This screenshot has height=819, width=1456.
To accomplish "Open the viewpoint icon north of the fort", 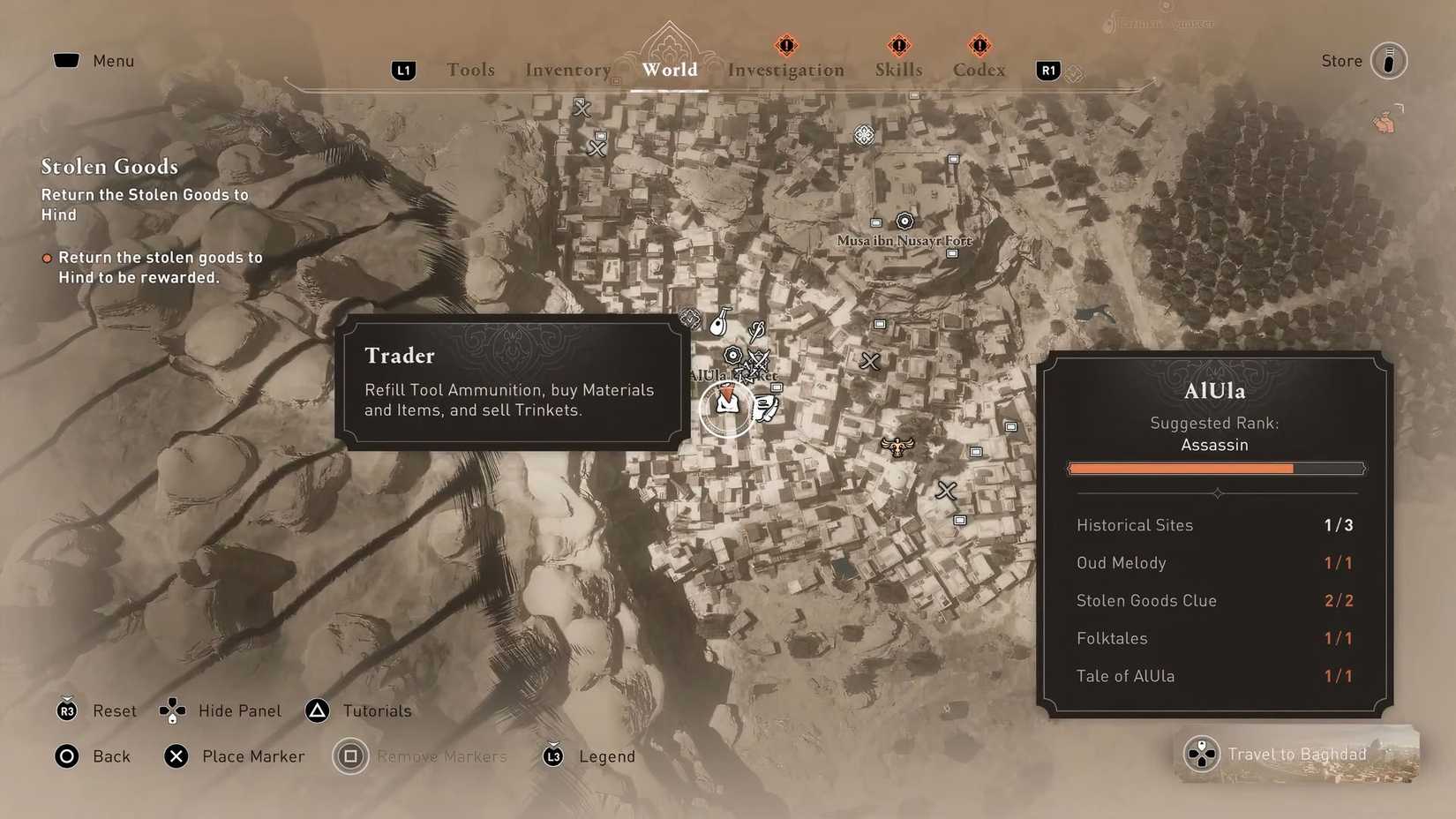I will coord(864,134).
